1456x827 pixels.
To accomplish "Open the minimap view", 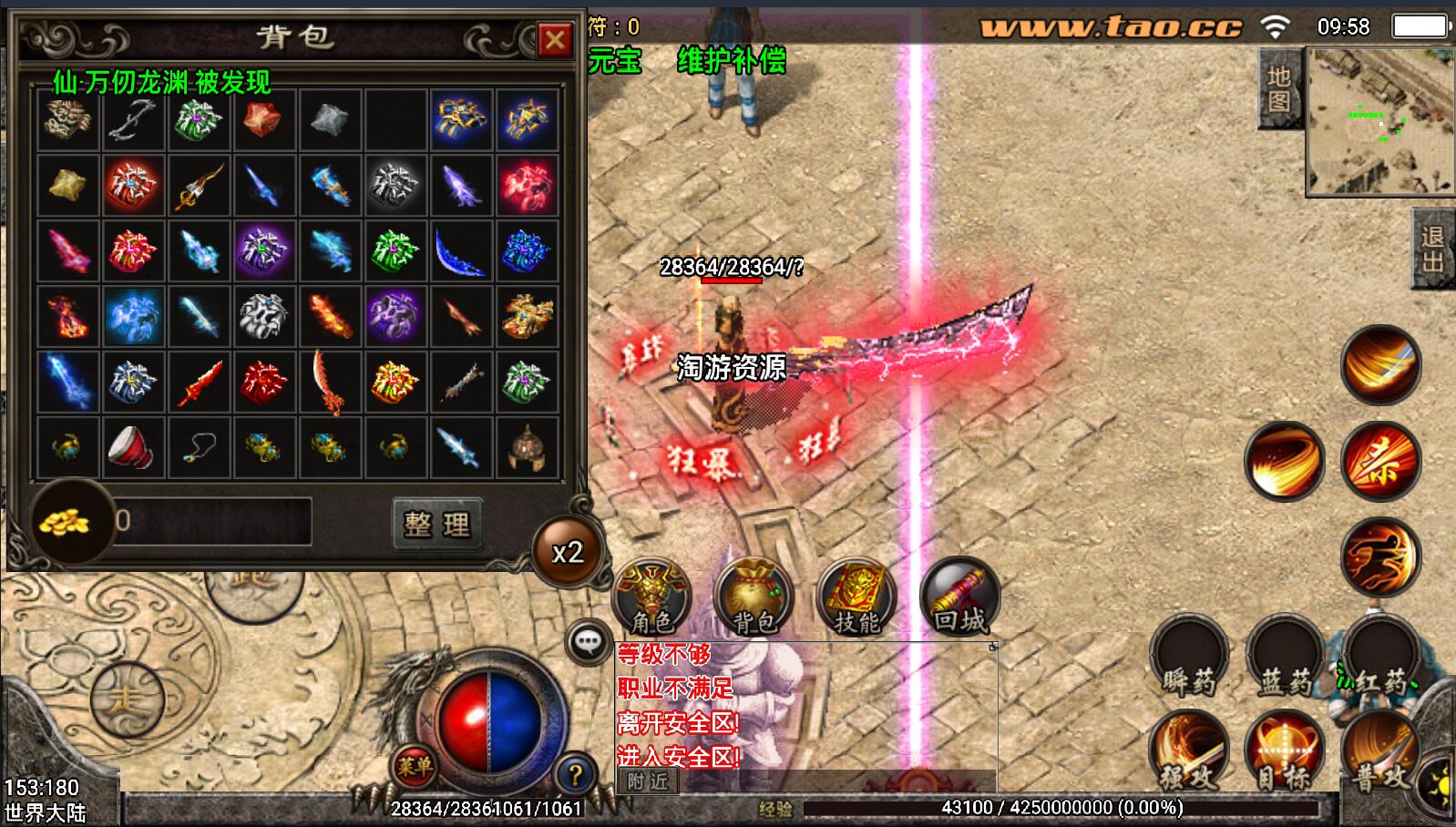I will pyautogui.click(x=1379, y=122).
